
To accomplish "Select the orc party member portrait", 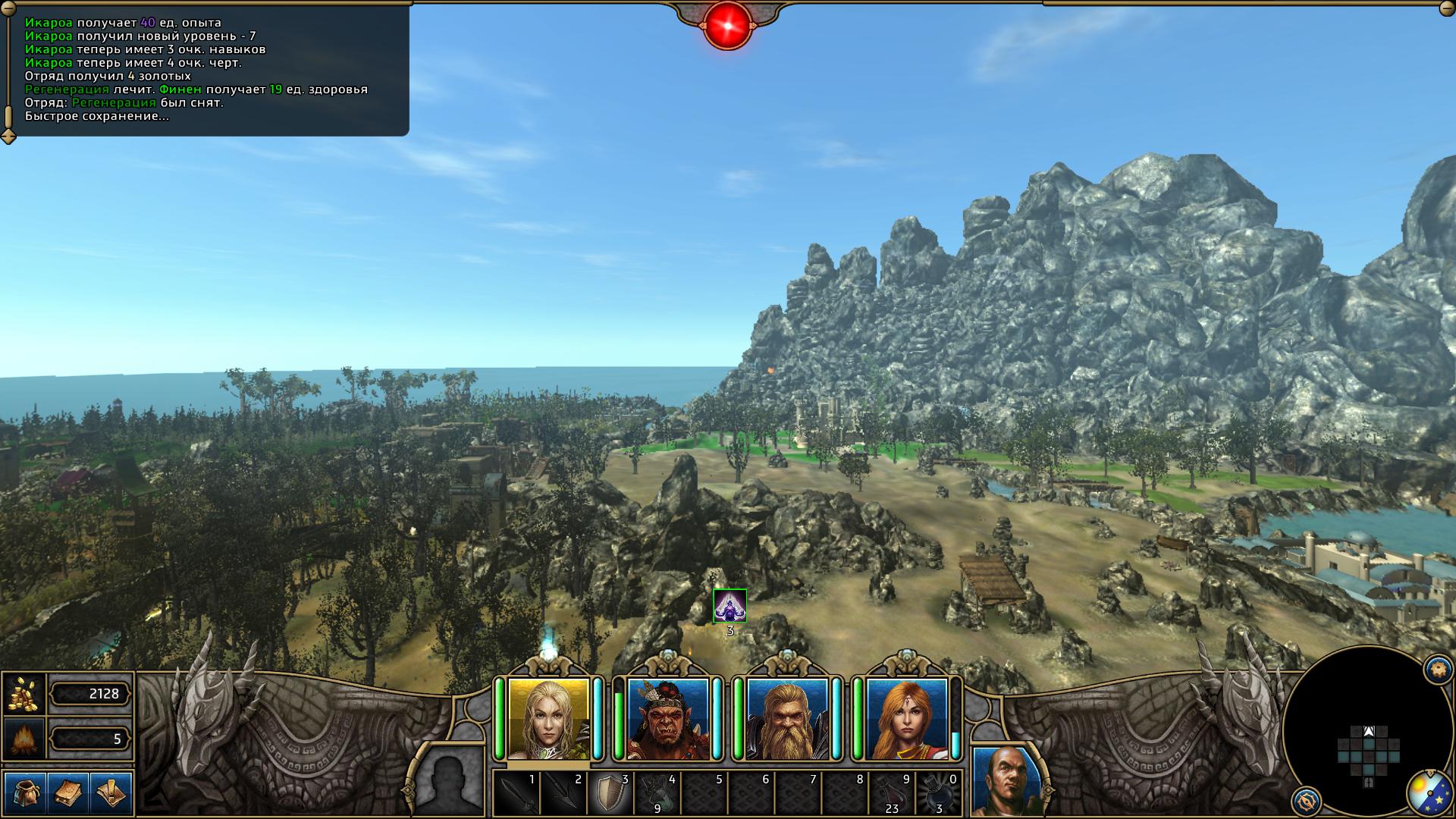I will tap(667, 719).
